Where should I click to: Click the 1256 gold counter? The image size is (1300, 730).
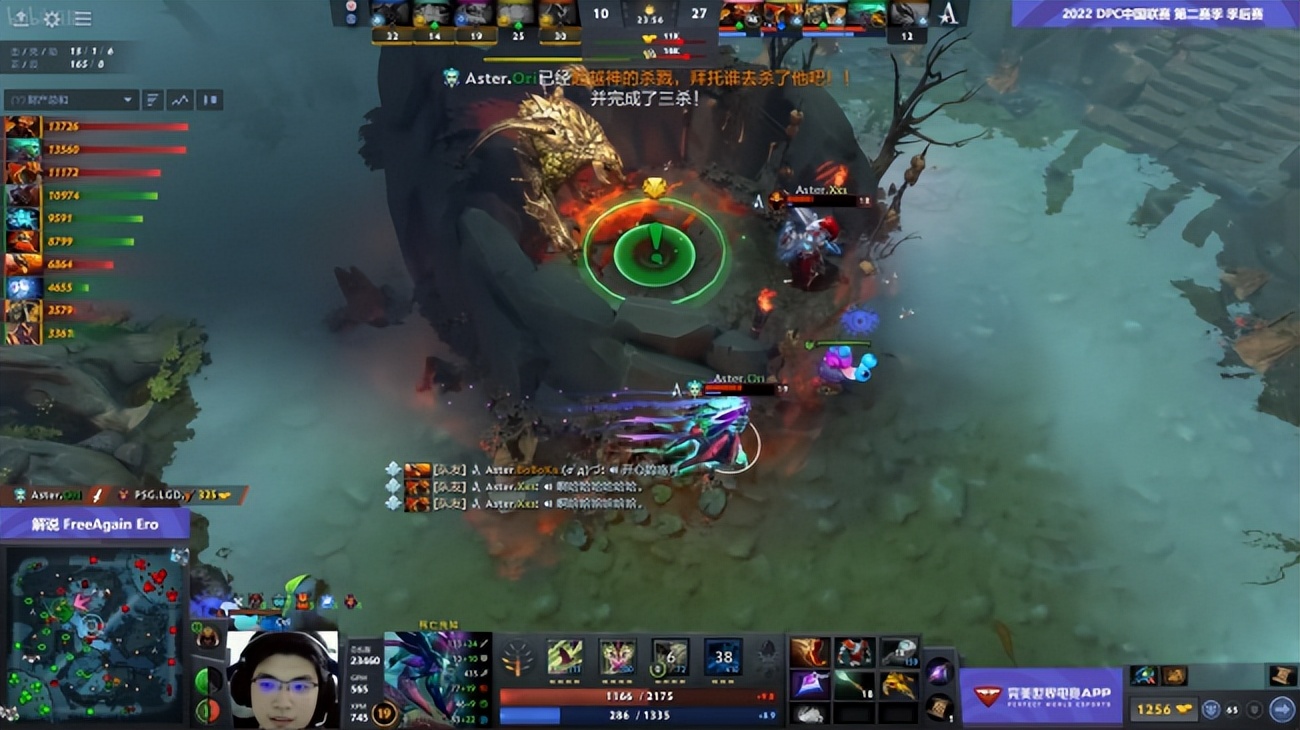1165,709
